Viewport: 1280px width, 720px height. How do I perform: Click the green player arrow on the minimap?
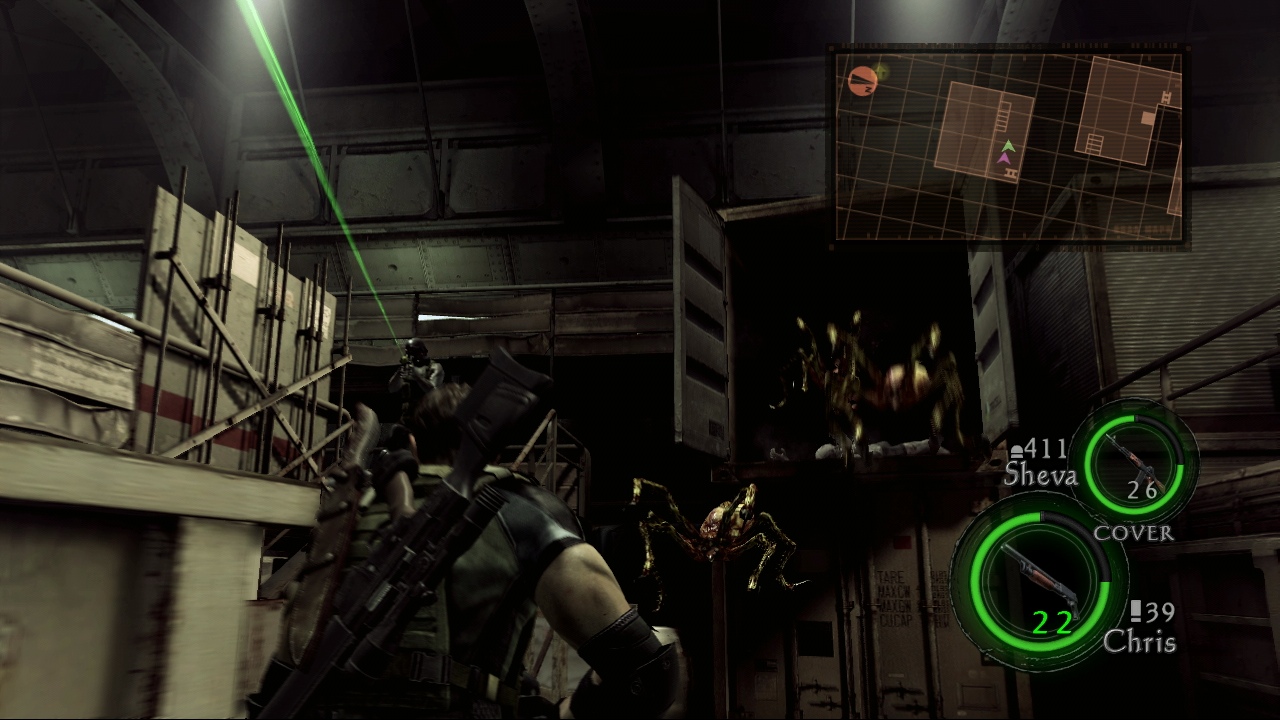coord(1008,146)
